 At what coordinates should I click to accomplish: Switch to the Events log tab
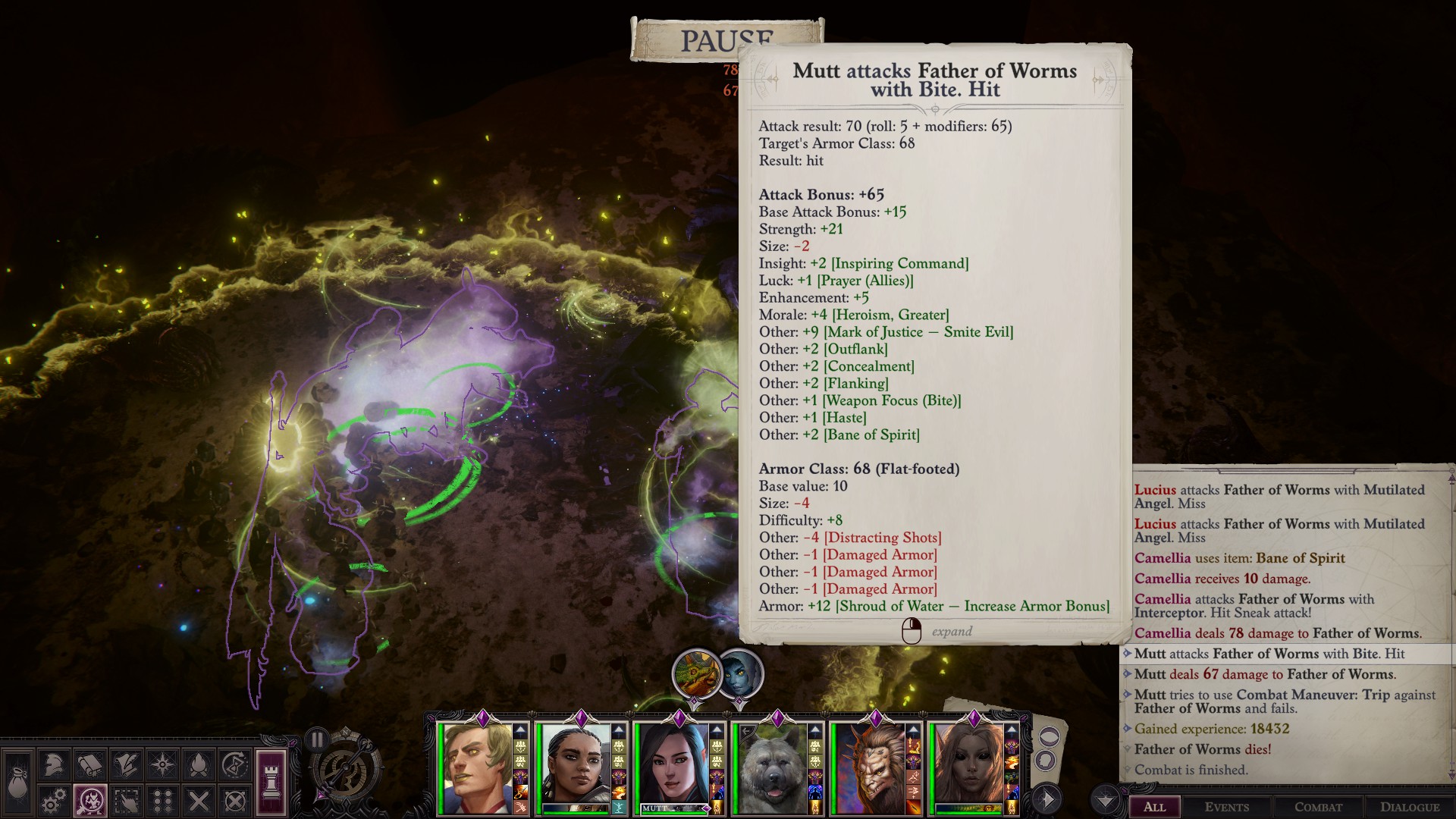[x=1226, y=807]
